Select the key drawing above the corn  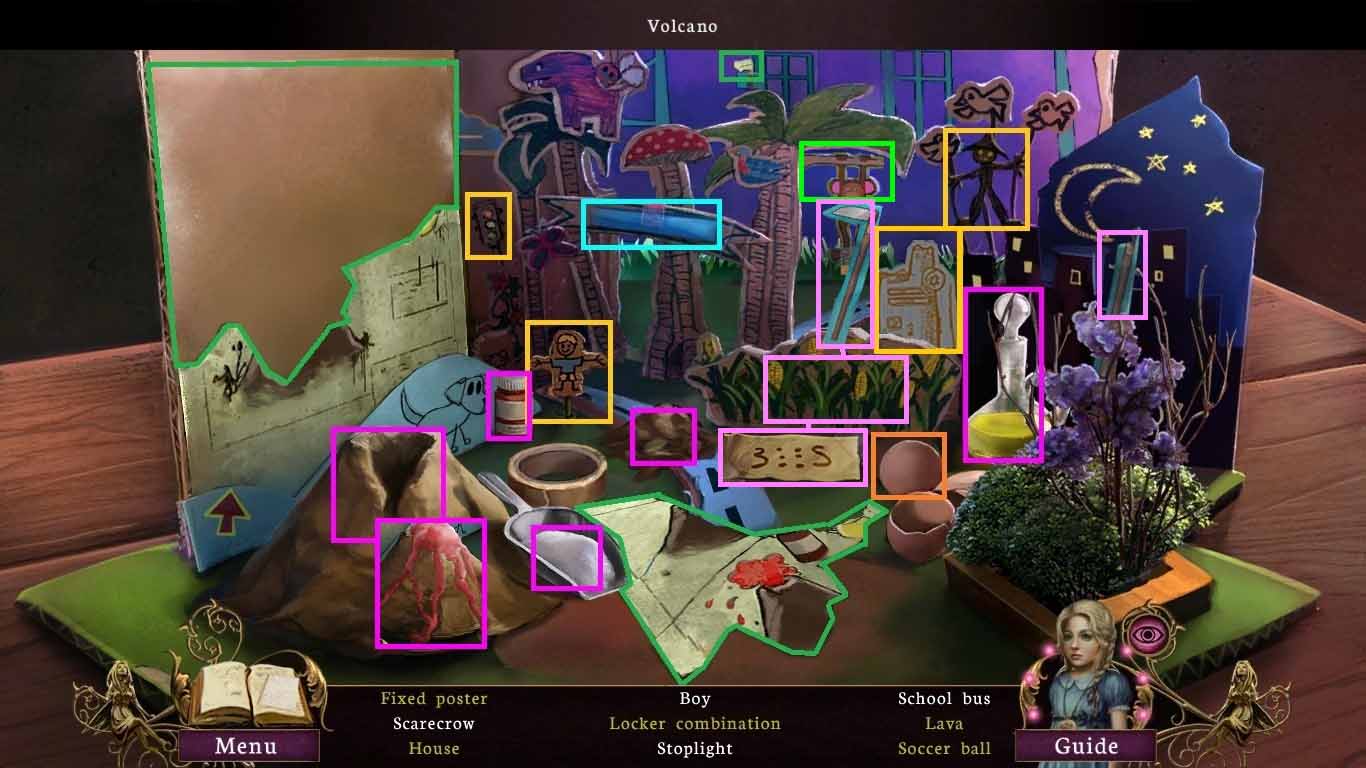pyautogui.click(x=917, y=290)
